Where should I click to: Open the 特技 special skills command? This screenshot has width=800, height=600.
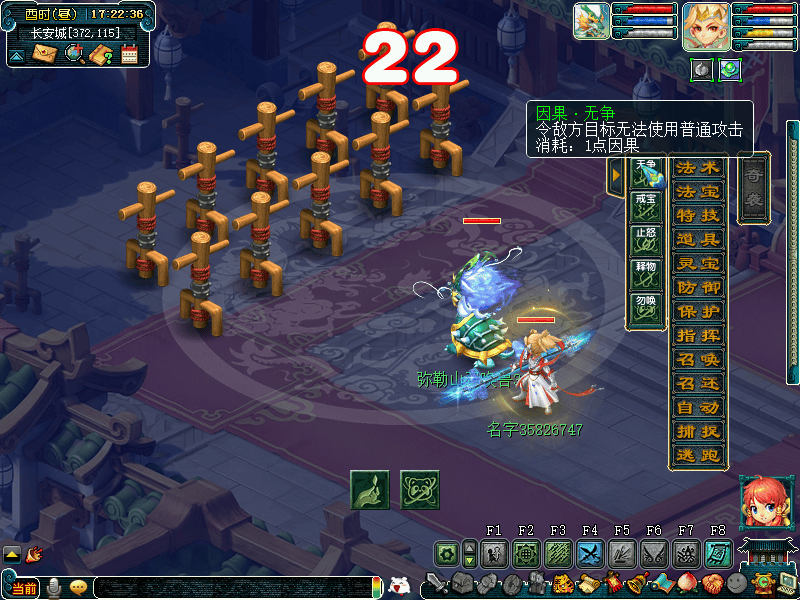[x=698, y=215]
